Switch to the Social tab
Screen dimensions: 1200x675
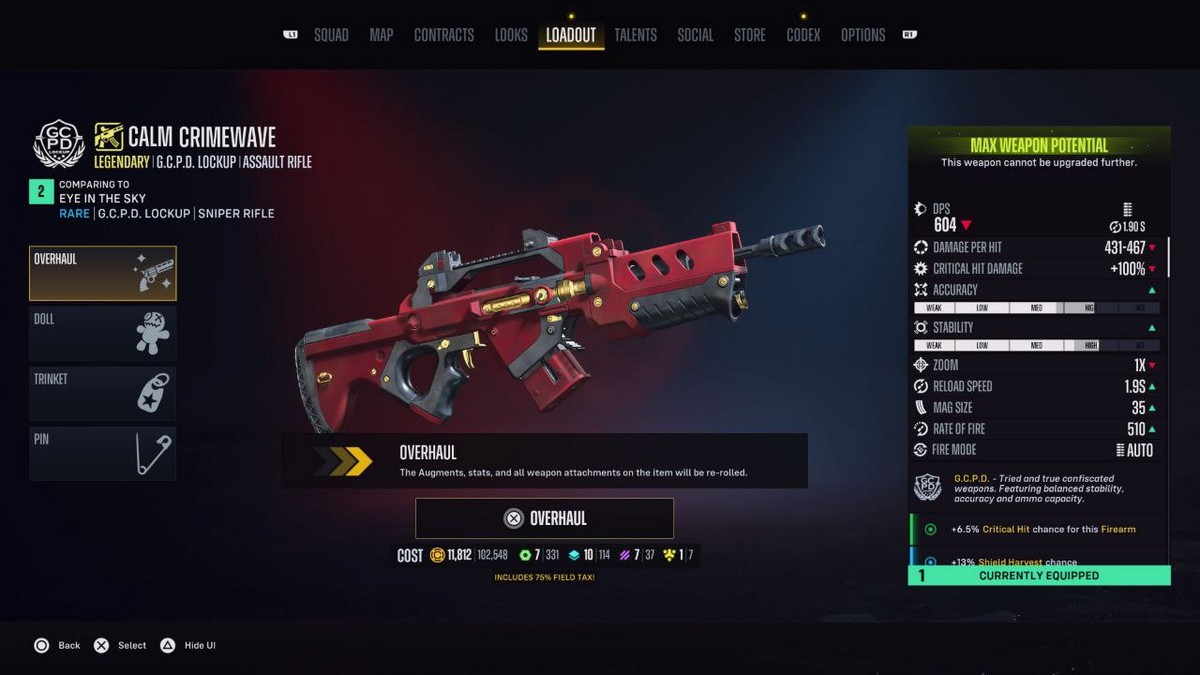695,35
